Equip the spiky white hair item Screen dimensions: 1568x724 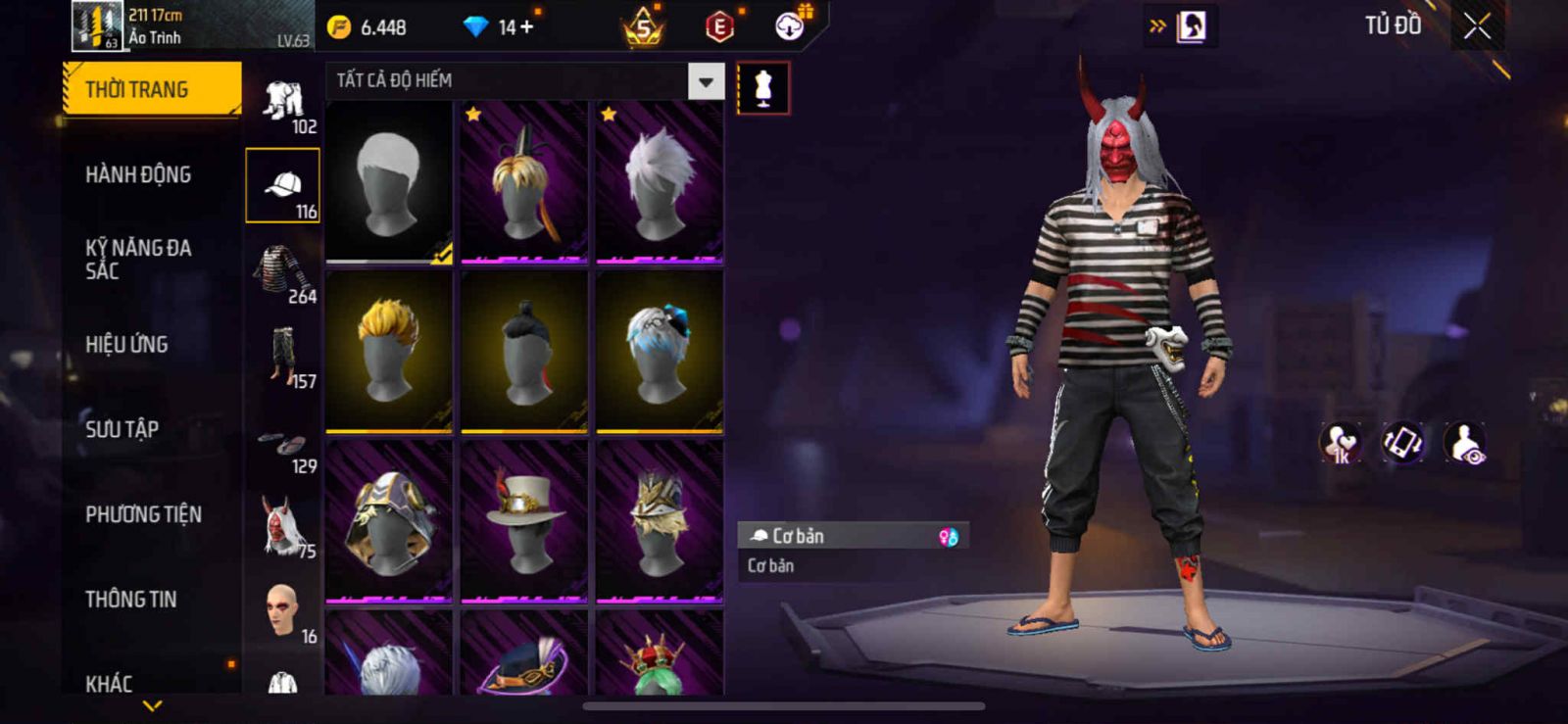660,182
